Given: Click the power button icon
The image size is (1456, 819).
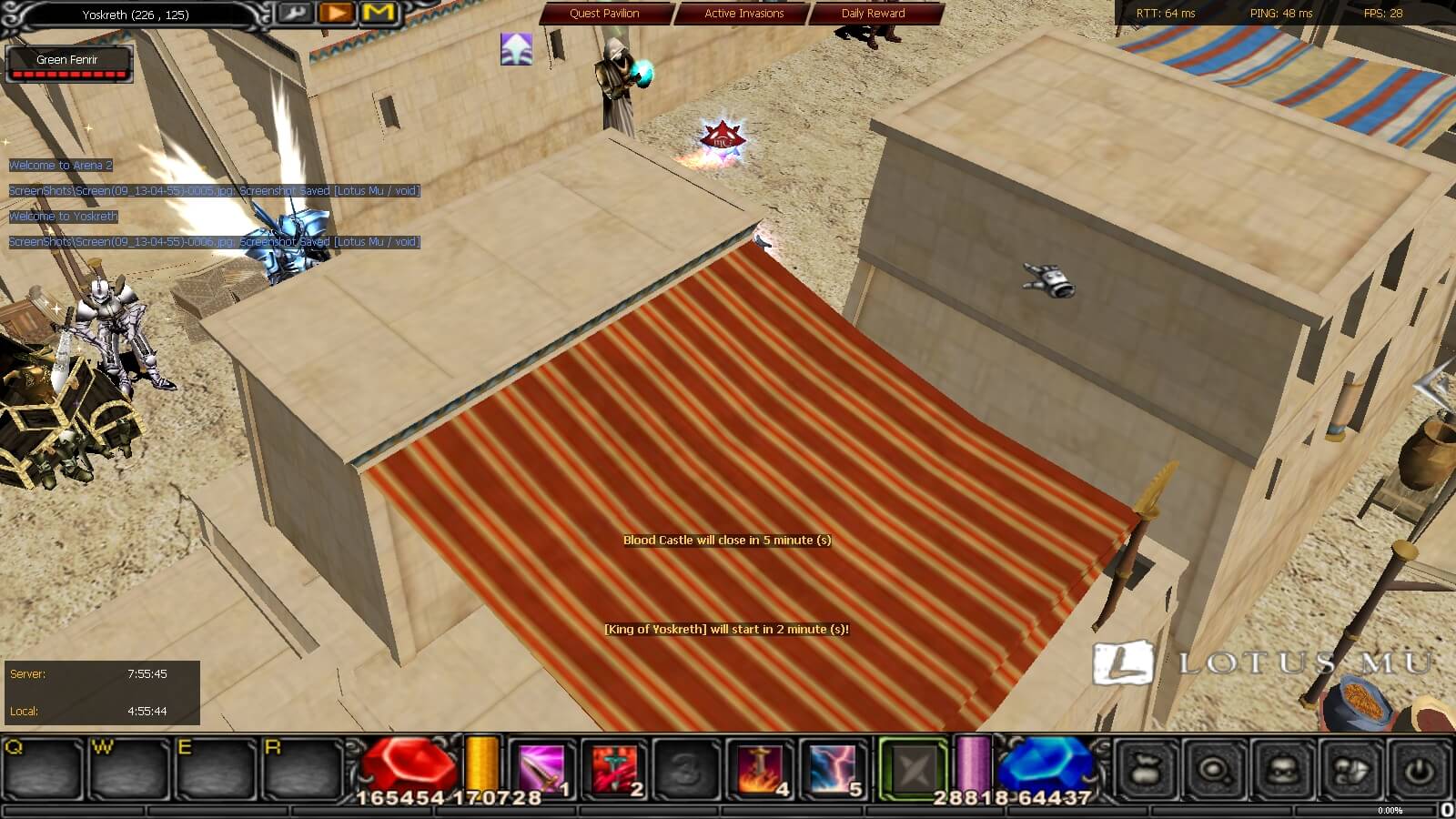Looking at the screenshot, I should 1418,770.
